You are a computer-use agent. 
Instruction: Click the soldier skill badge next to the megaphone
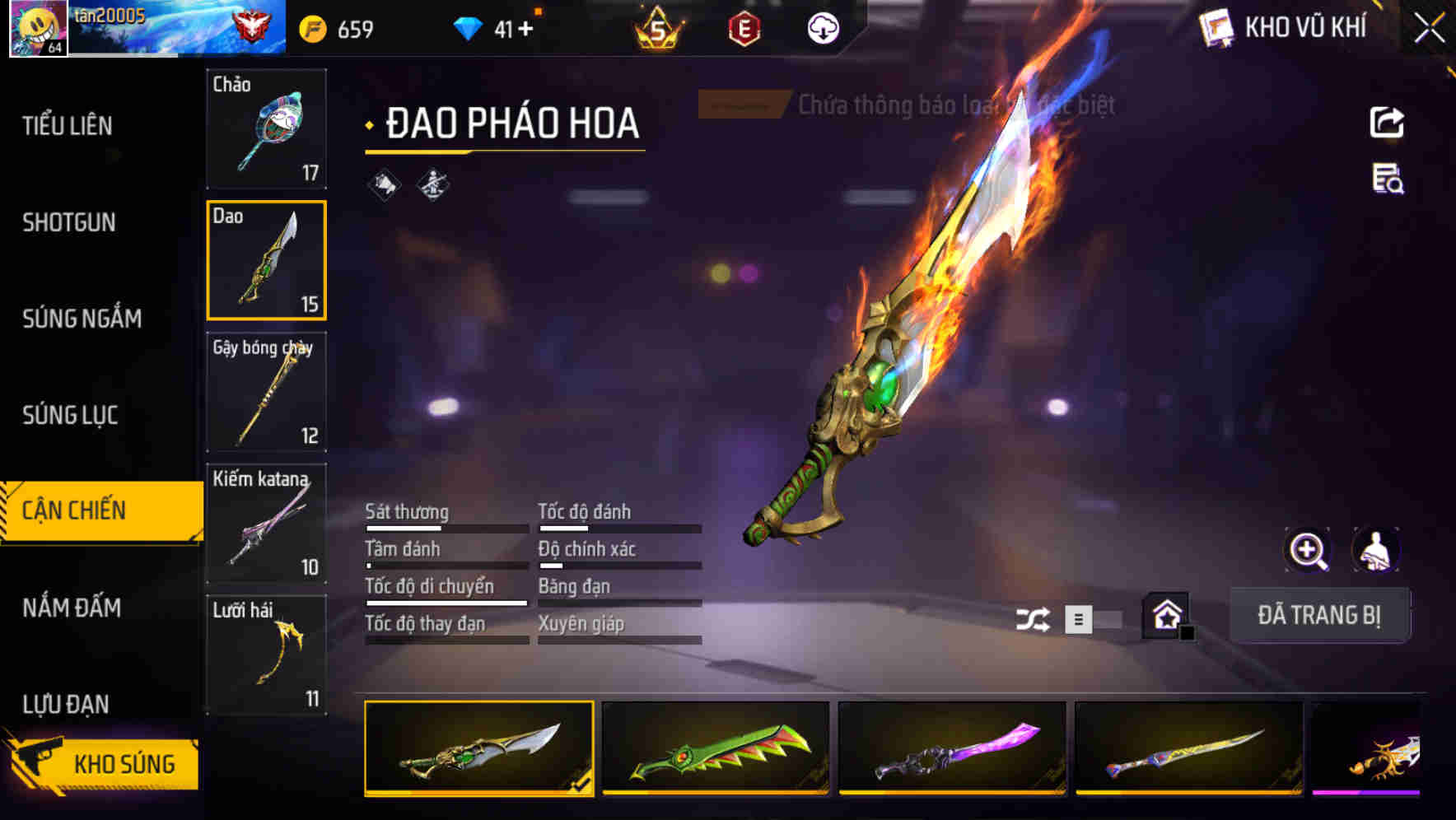432,184
